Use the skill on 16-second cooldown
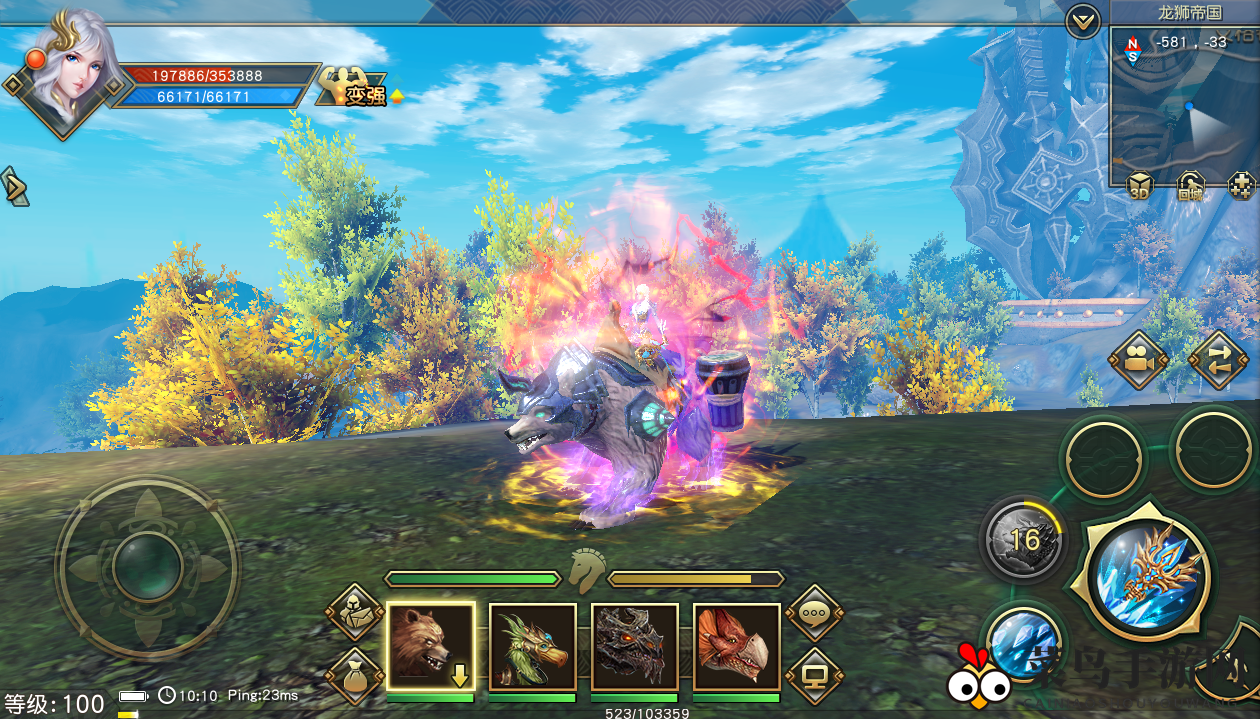 click(x=1023, y=540)
